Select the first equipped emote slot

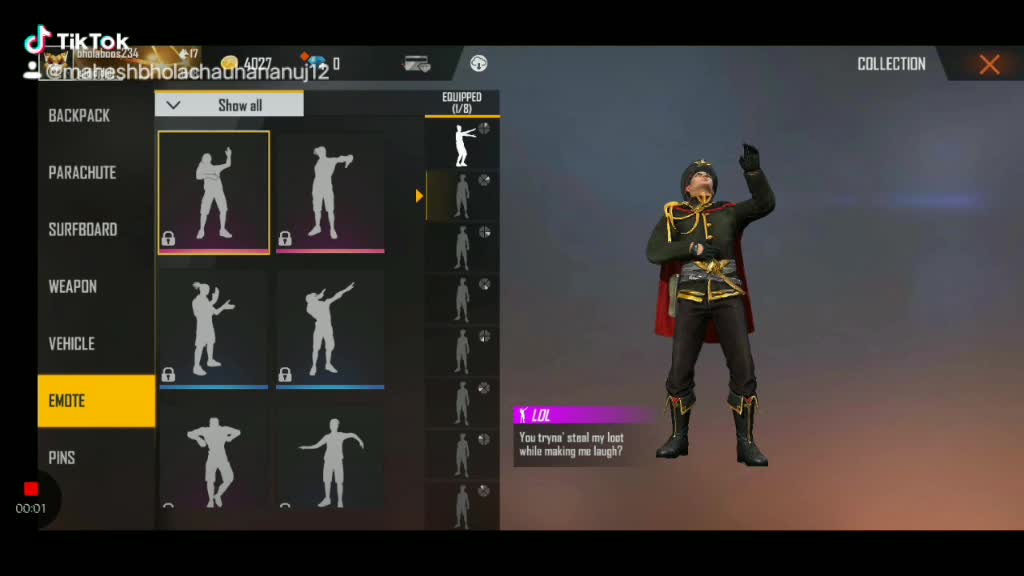coord(462,145)
